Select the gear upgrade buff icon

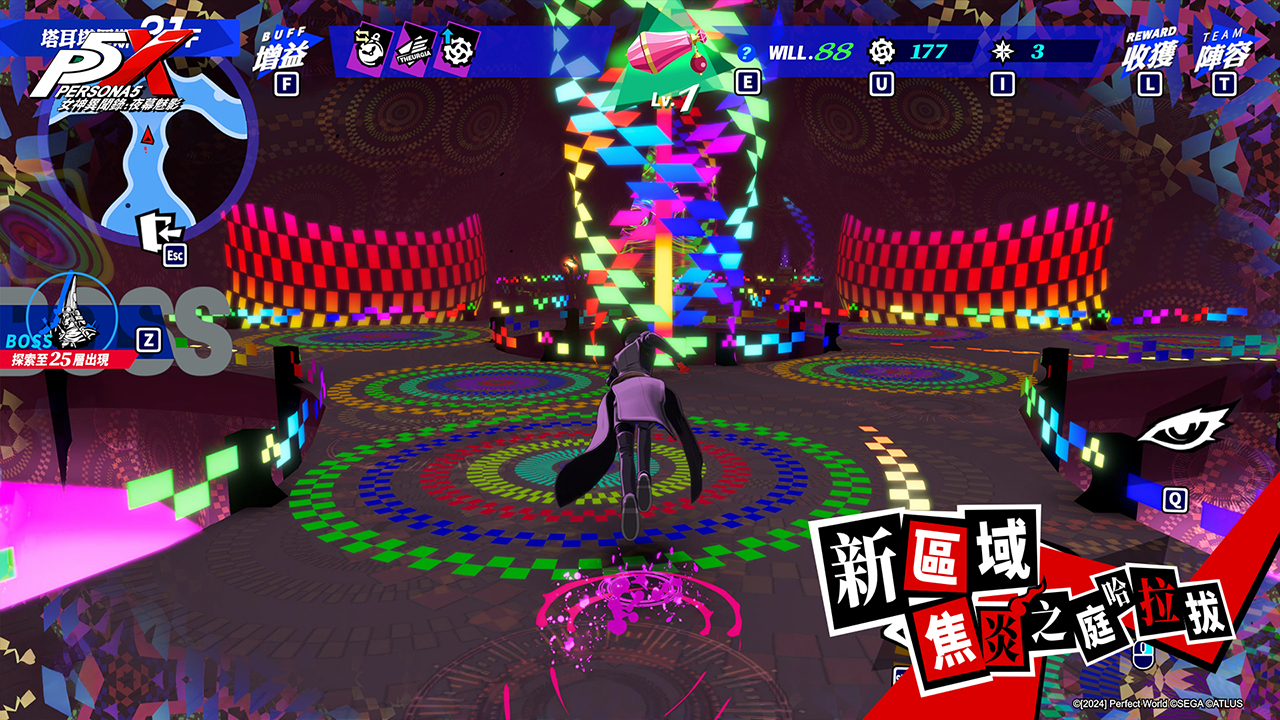point(457,49)
